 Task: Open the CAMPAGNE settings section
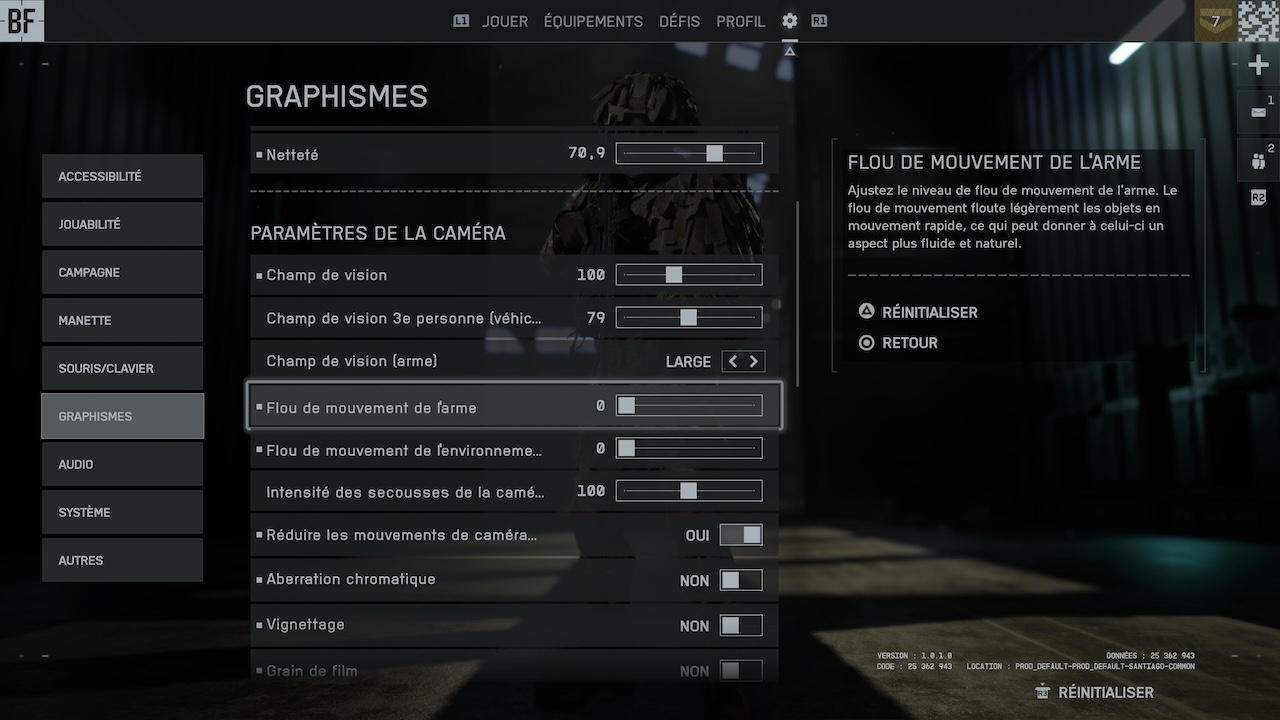(x=122, y=272)
